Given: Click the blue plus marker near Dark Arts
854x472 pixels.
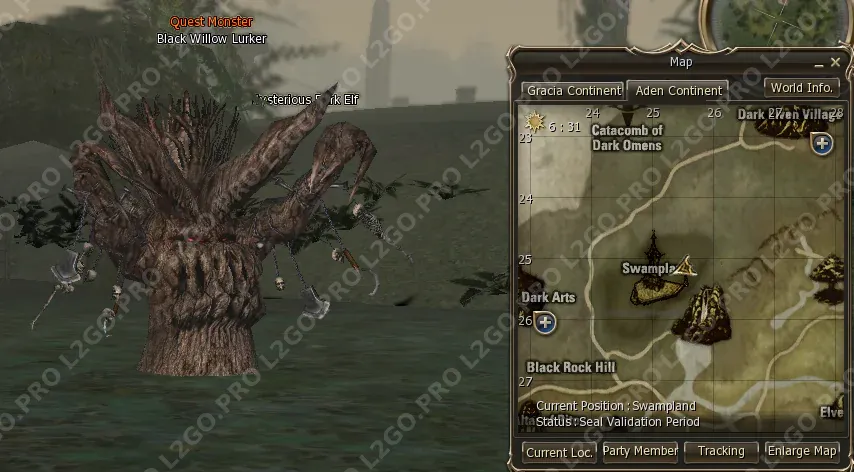Looking at the screenshot, I should (544, 322).
